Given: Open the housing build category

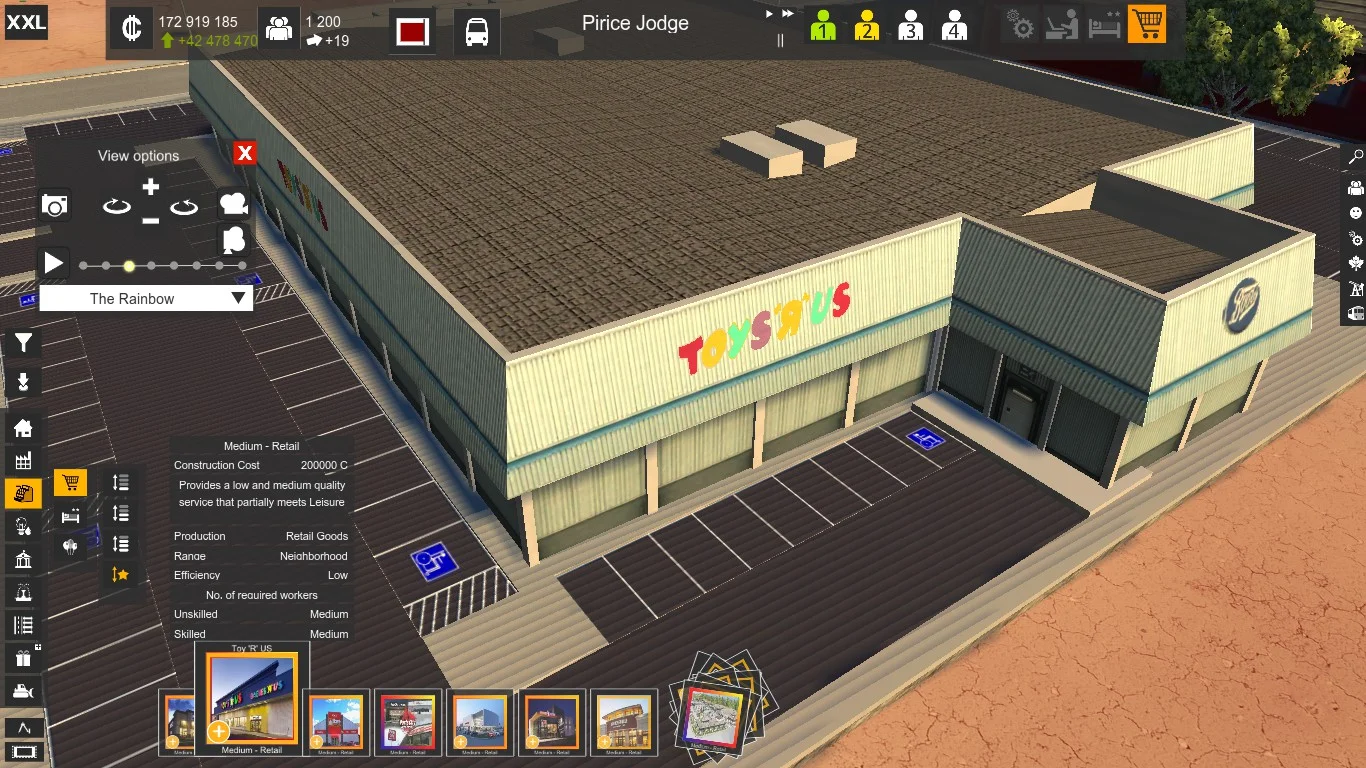Looking at the screenshot, I should [x=23, y=428].
